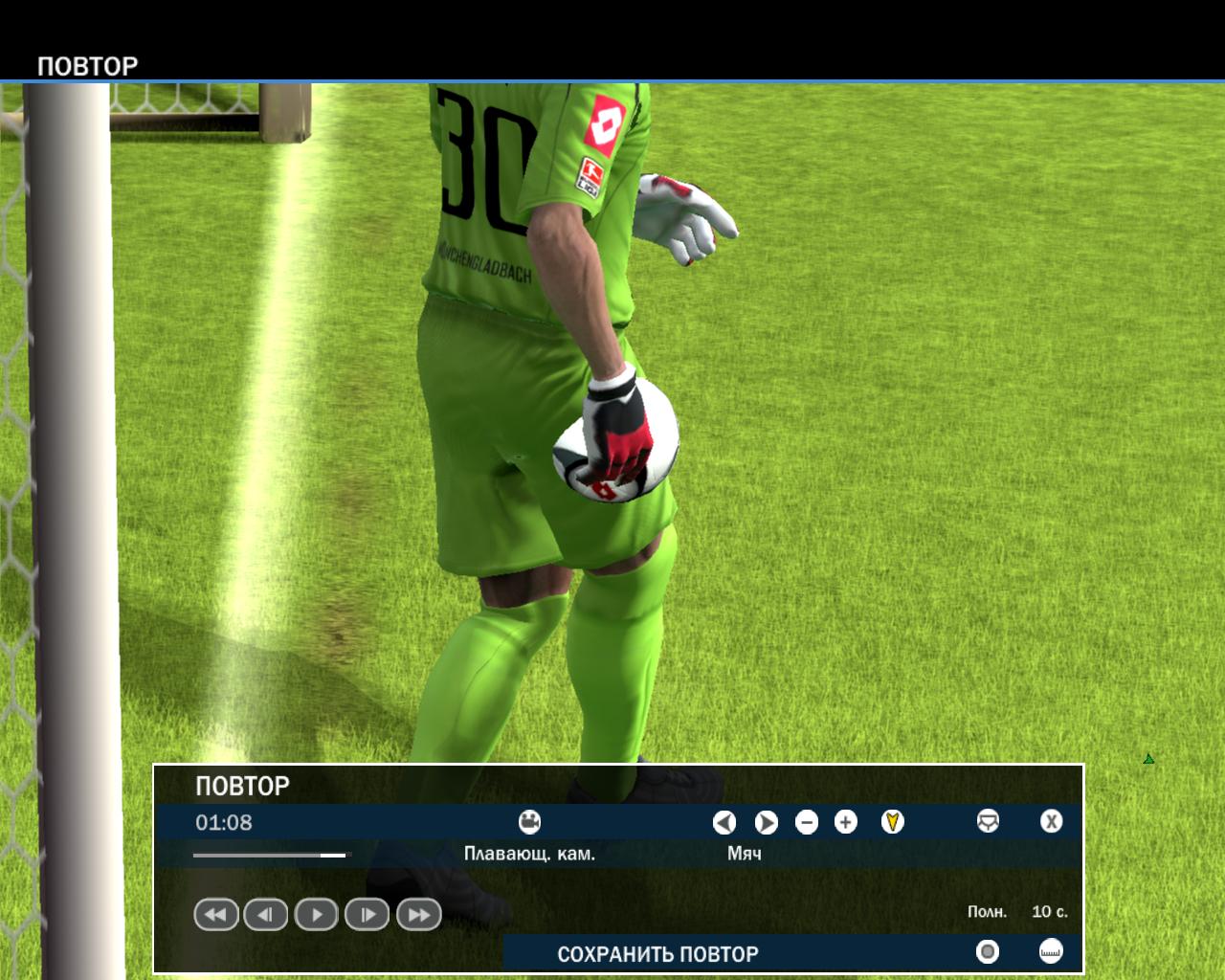Screen dimensions: 1225x980
Task: Click the Сохранить повтор record button
Action: click(988, 951)
